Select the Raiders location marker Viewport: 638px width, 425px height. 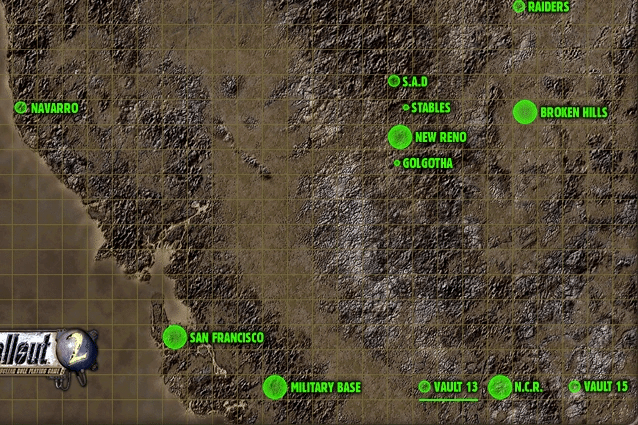(x=519, y=6)
